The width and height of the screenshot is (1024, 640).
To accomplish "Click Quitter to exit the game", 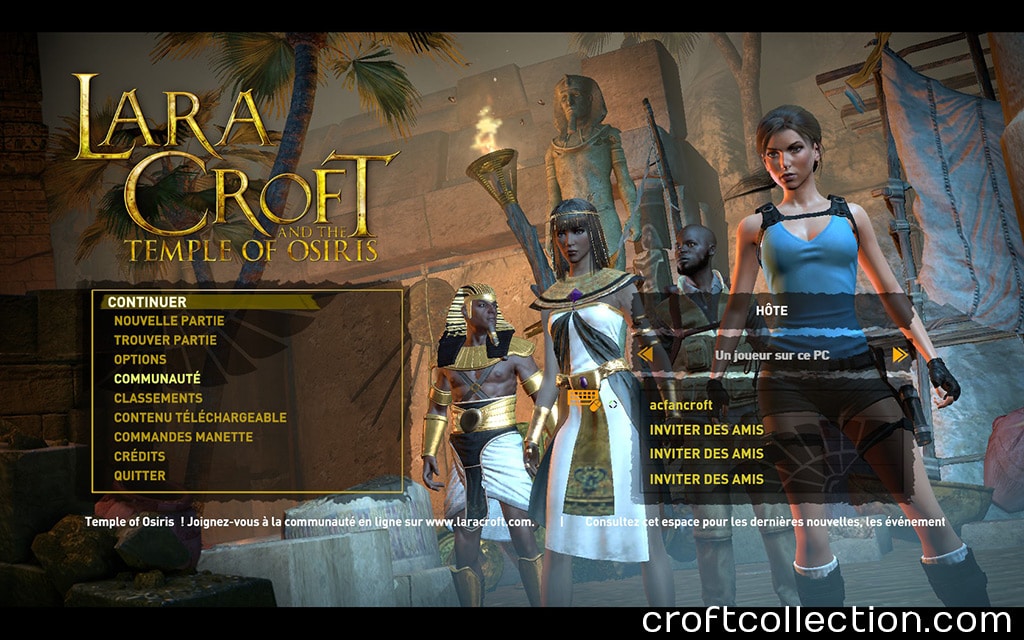I will [x=140, y=476].
